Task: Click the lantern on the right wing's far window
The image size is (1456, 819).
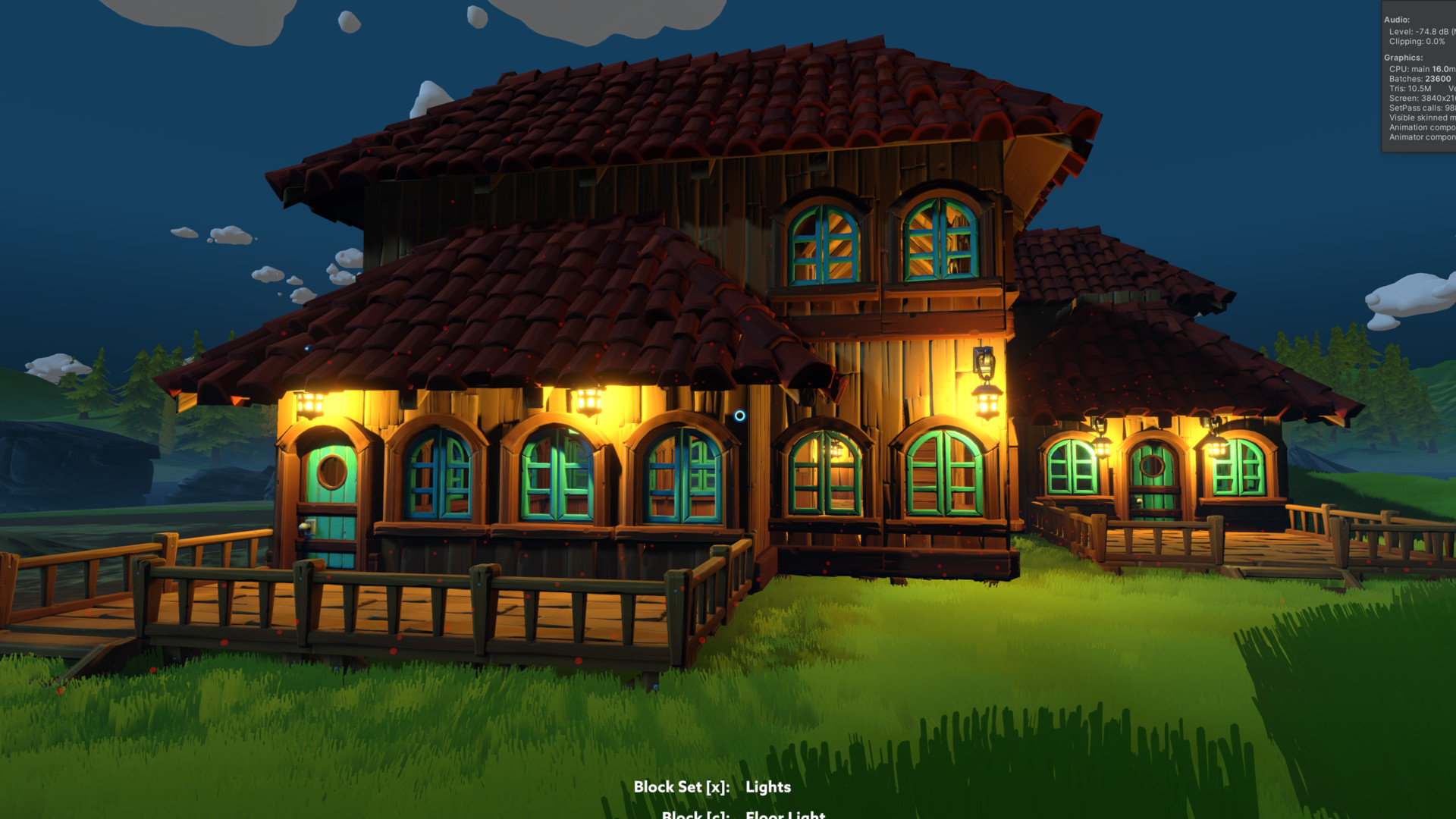Action: click(x=1218, y=449)
